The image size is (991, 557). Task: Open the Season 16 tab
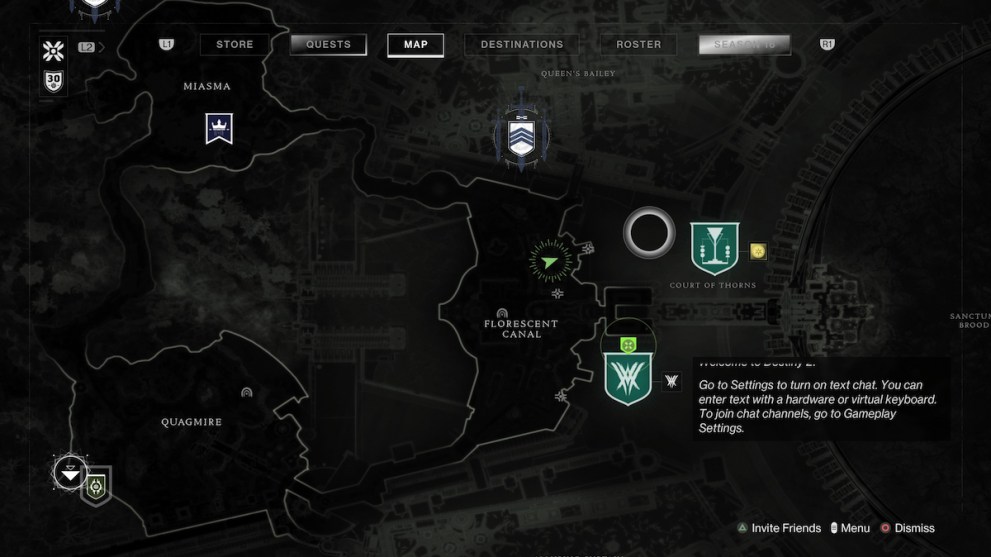[x=744, y=44]
